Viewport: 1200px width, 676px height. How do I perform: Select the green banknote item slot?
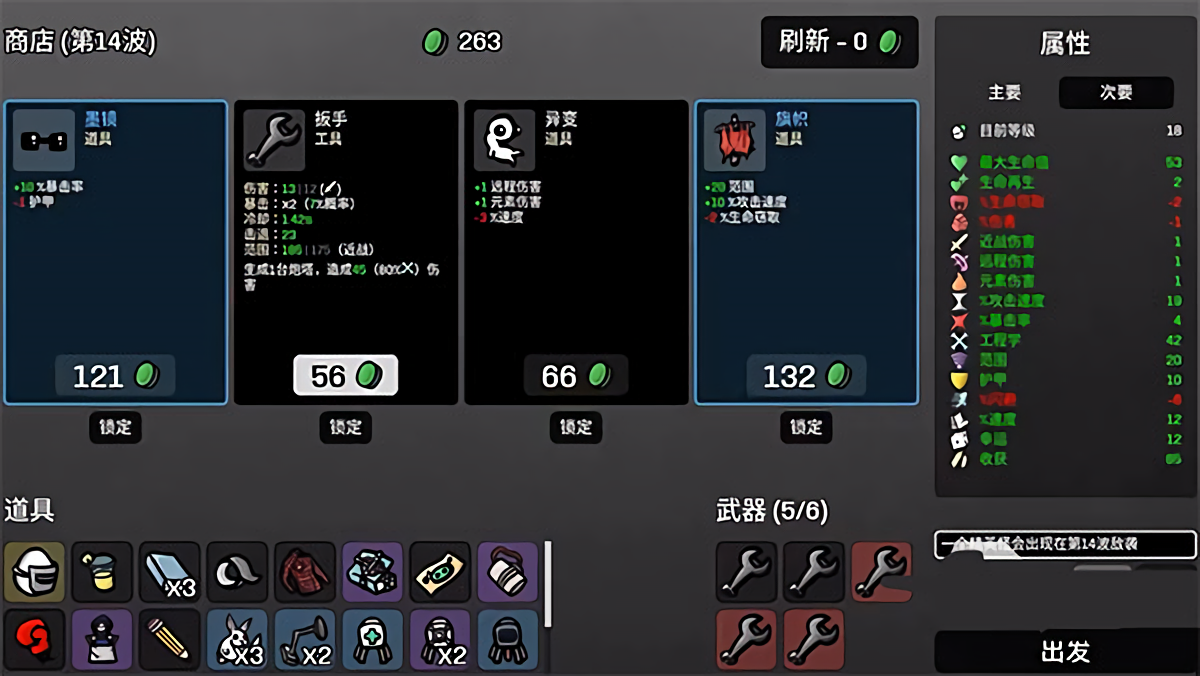(439, 572)
